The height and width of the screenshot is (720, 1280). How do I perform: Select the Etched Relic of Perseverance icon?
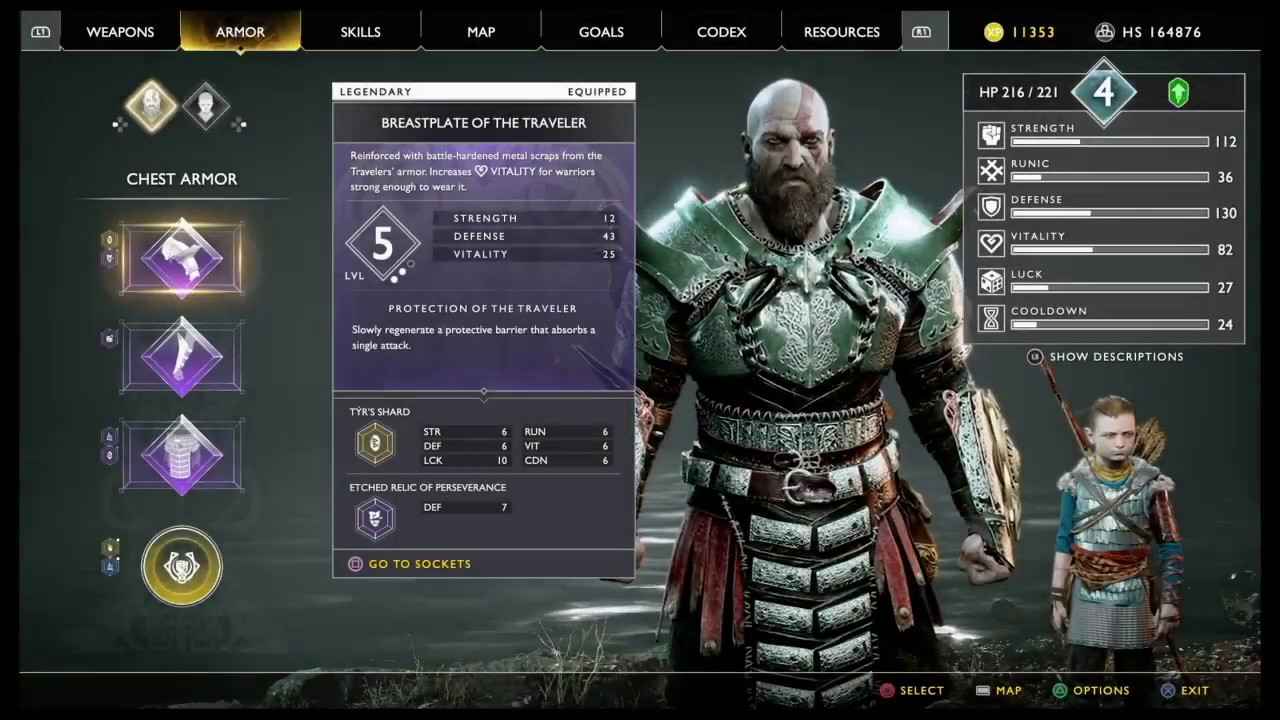(x=375, y=518)
